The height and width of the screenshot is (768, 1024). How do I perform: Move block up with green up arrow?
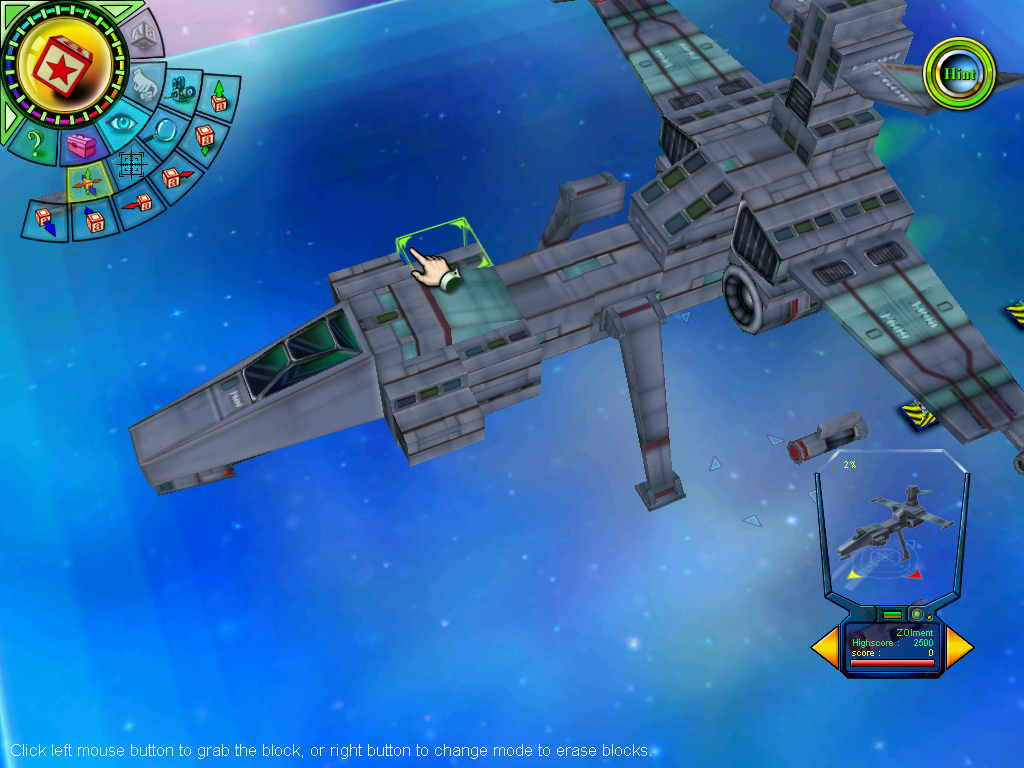[x=218, y=98]
